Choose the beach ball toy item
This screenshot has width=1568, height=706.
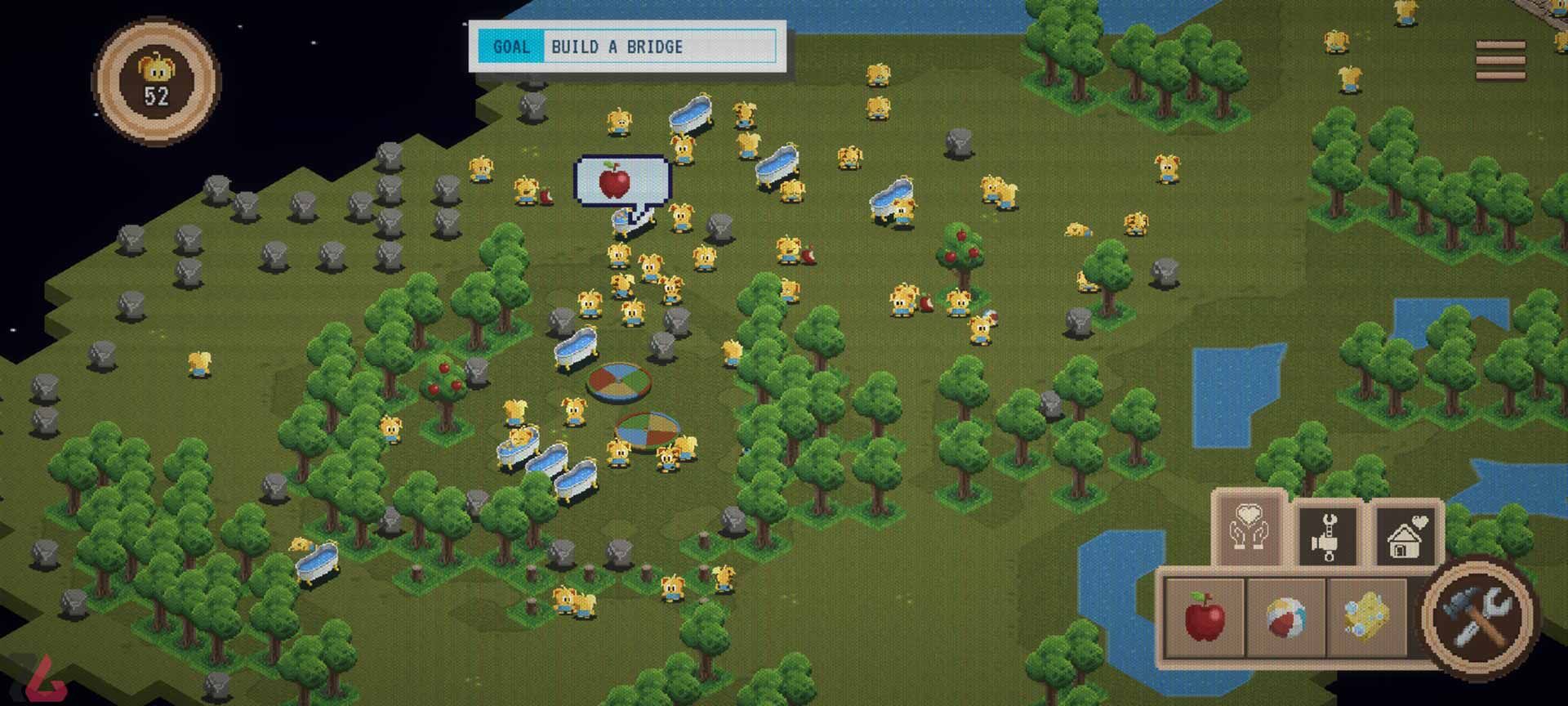[1285, 617]
